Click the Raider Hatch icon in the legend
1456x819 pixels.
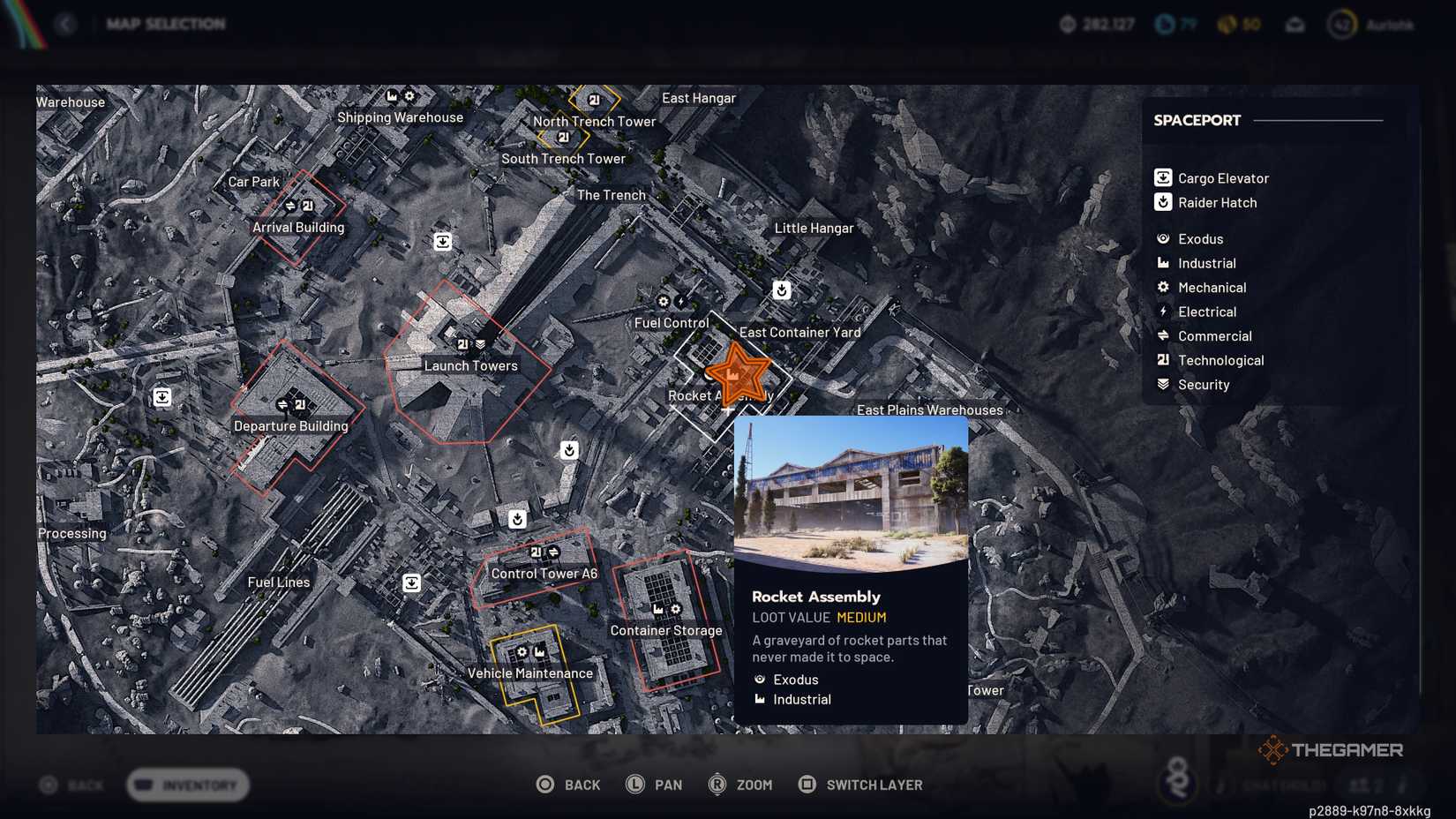[1162, 202]
